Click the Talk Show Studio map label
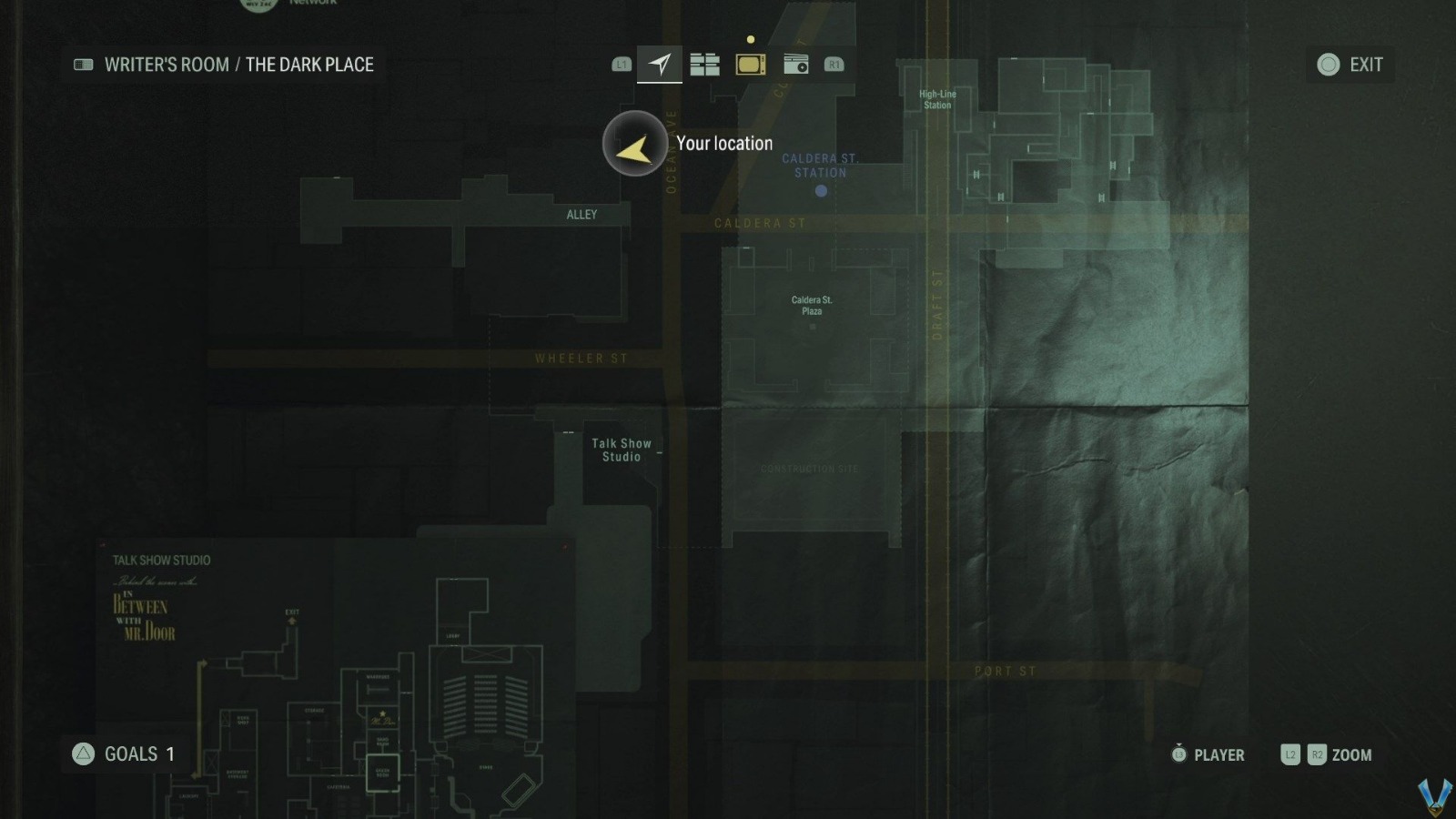The height and width of the screenshot is (819, 1456). [x=622, y=450]
